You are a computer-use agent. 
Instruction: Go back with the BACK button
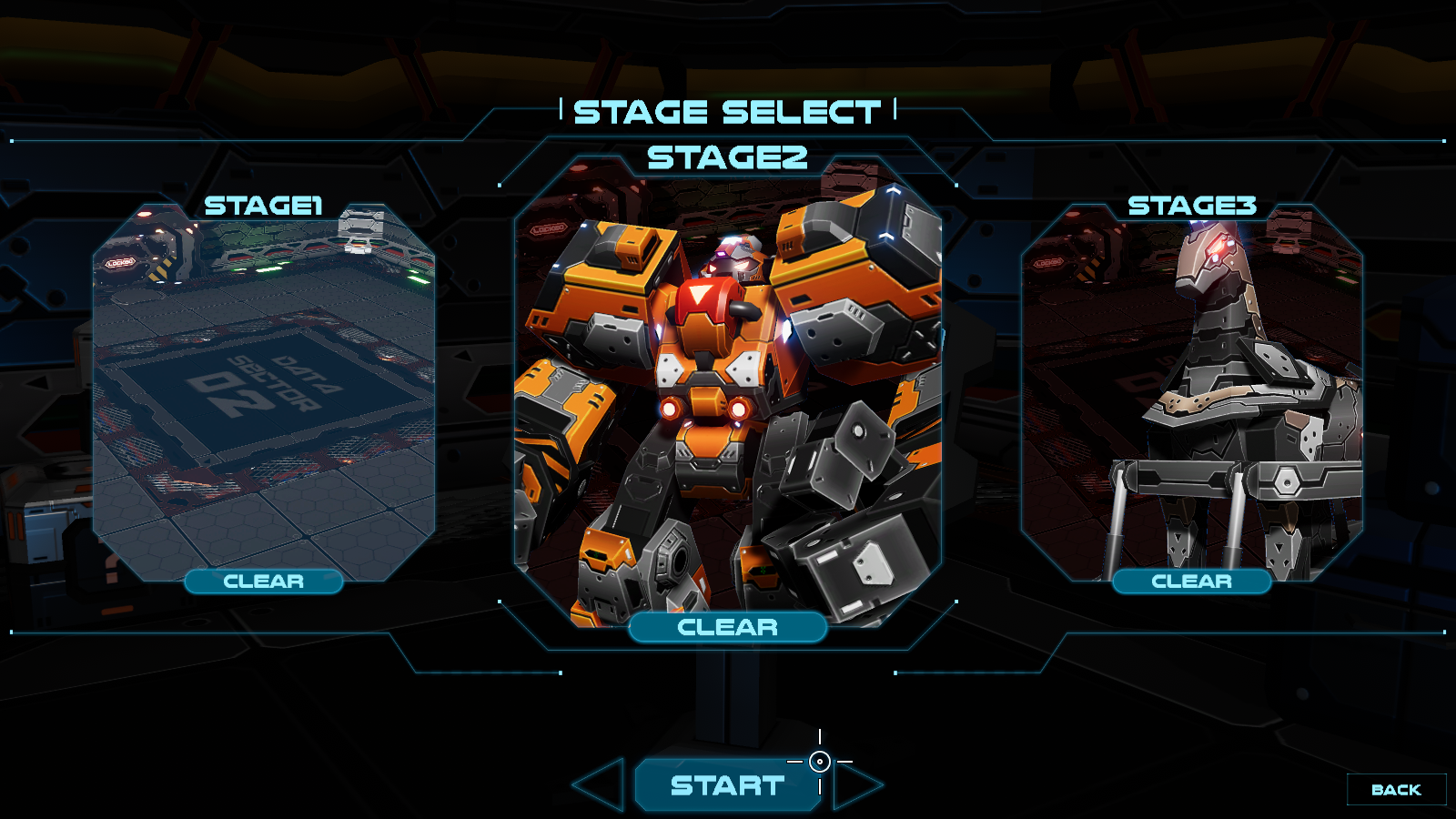[x=1395, y=790]
